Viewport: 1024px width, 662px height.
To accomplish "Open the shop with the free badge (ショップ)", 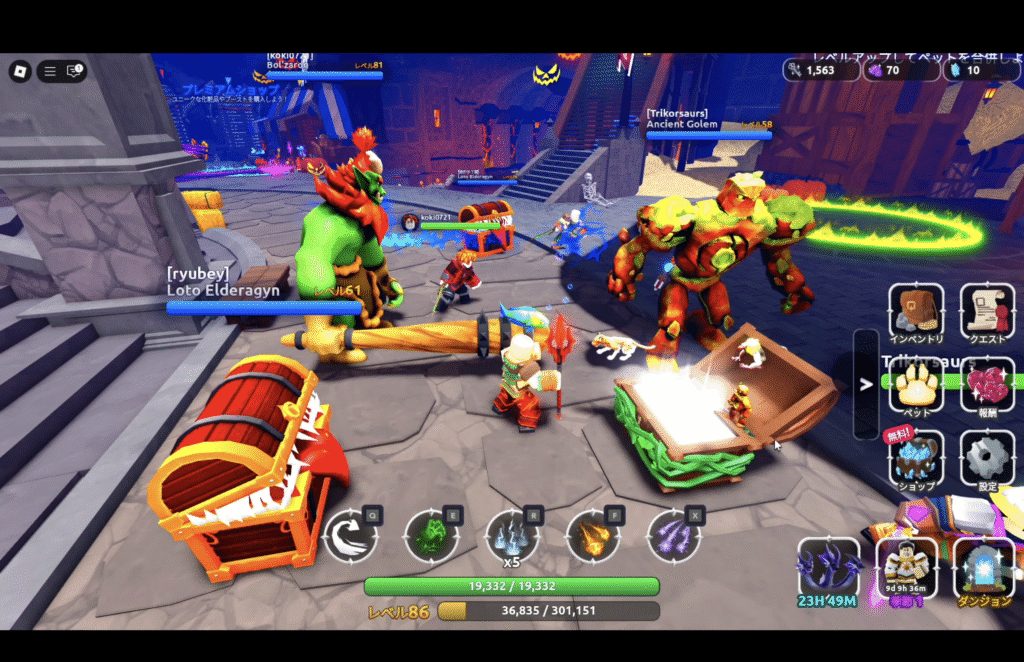I will pos(915,458).
